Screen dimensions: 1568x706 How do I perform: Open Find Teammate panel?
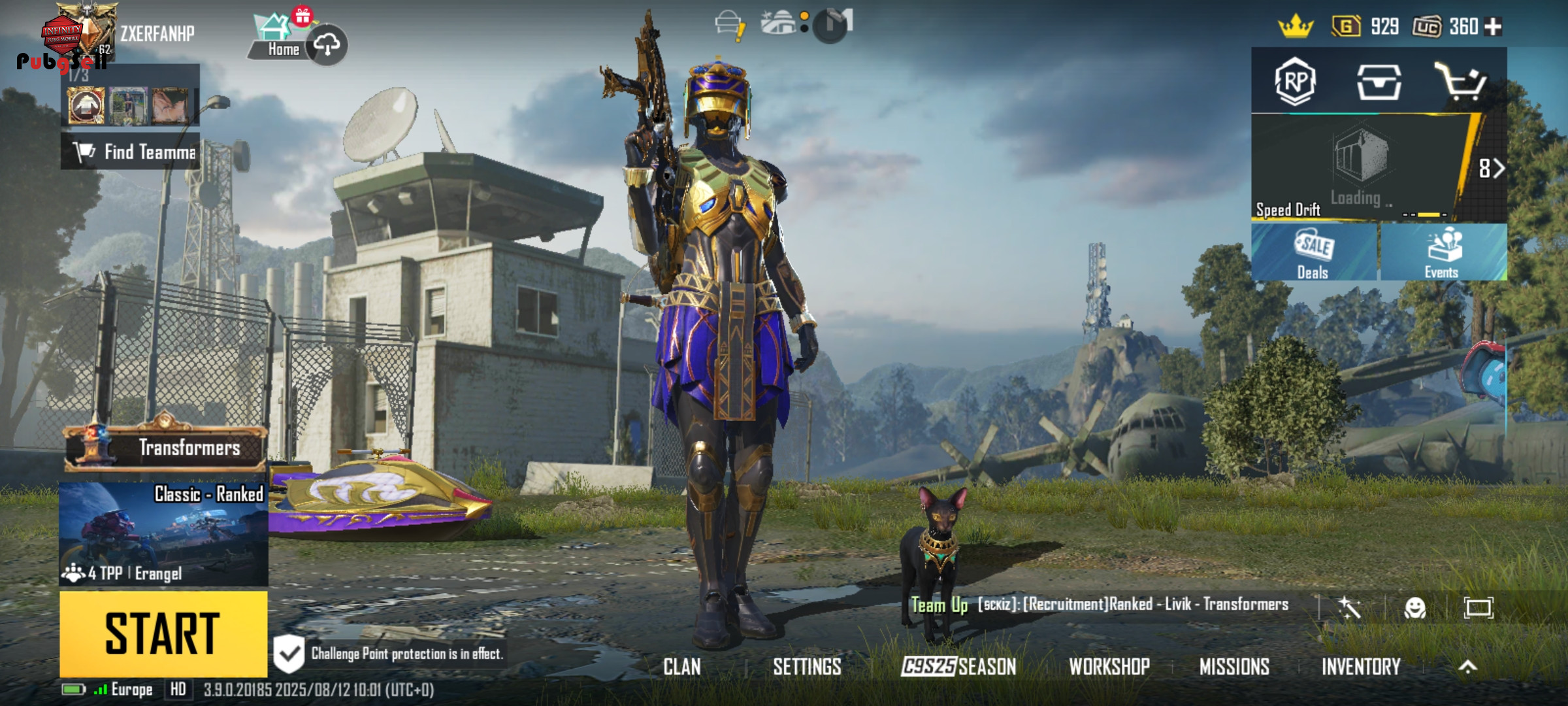click(131, 152)
